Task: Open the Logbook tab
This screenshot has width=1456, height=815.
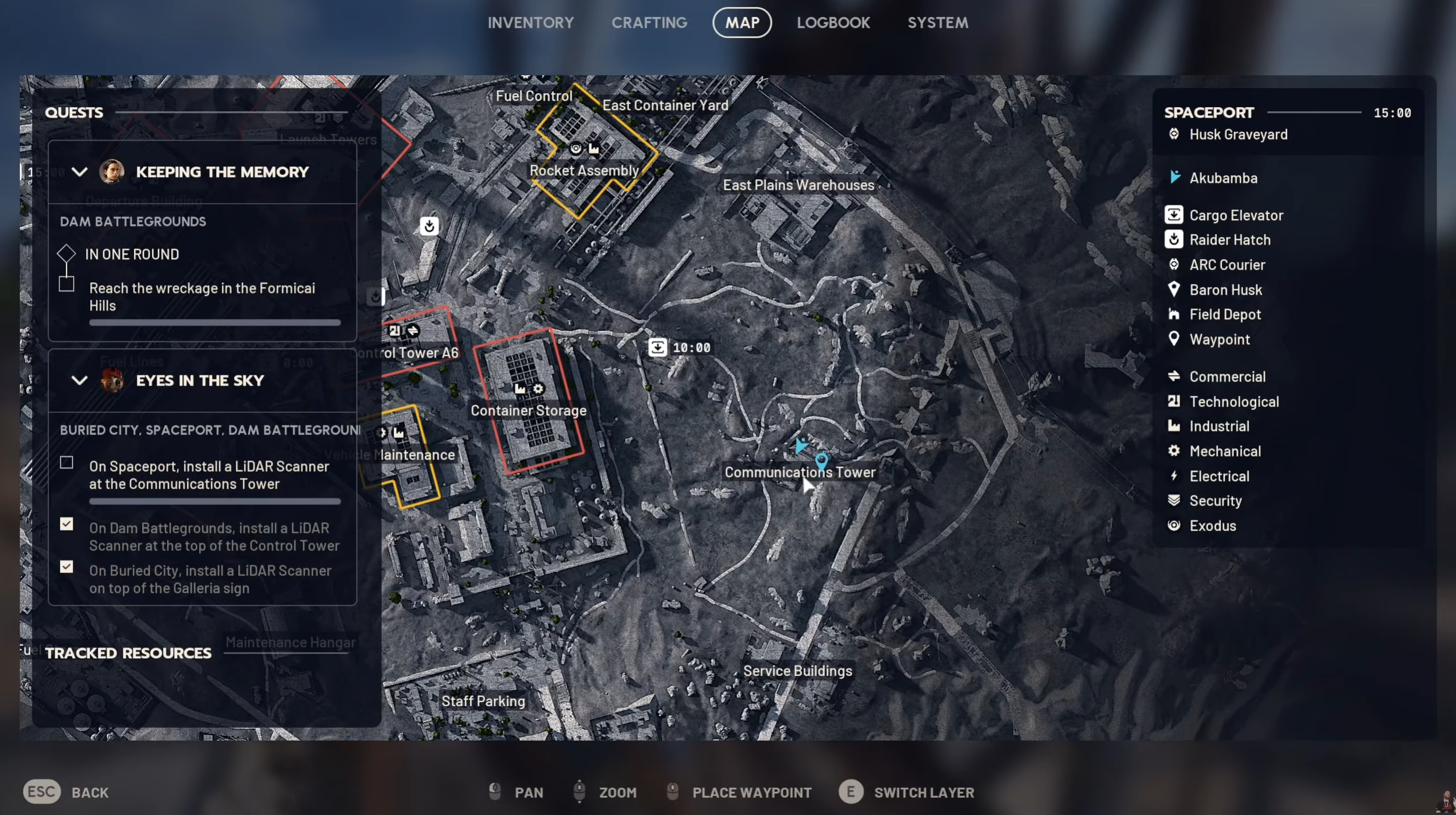Action: tap(833, 23)
